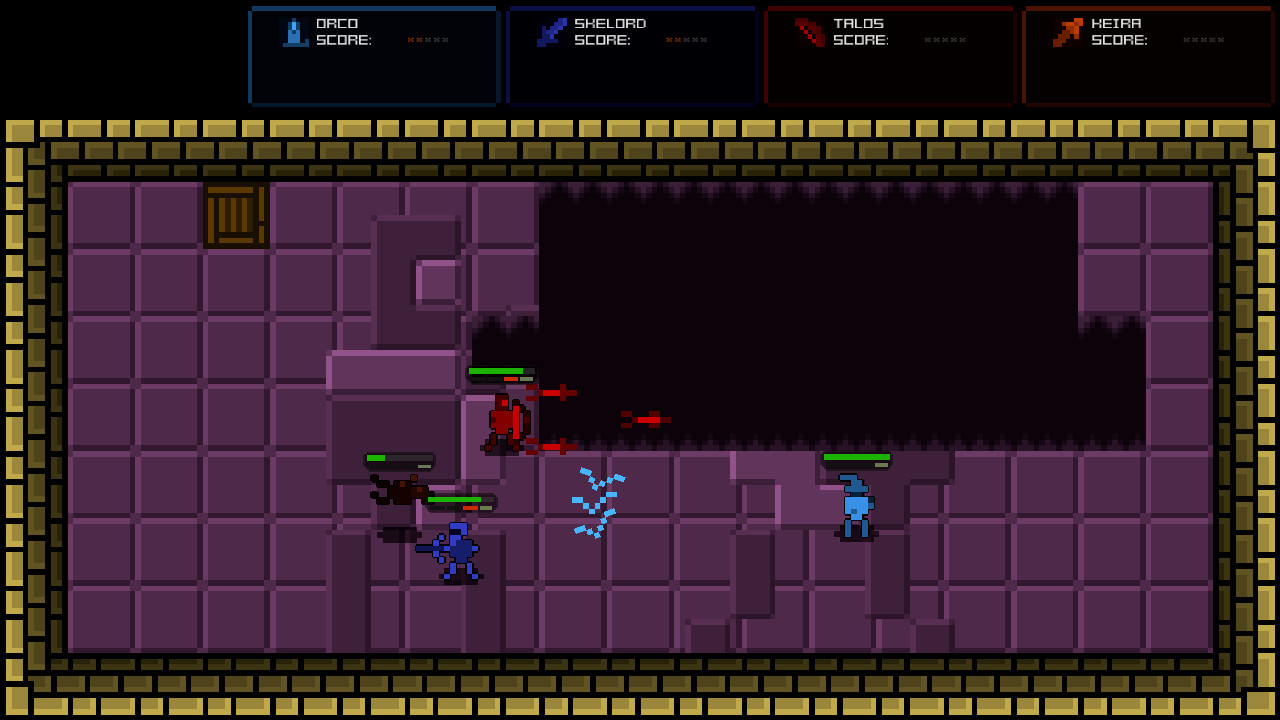Image resolution: width=1280 pixels, height=720 pixels.
Task: Click the wooden crate in the top-left corner
Action: click(235, 215)
